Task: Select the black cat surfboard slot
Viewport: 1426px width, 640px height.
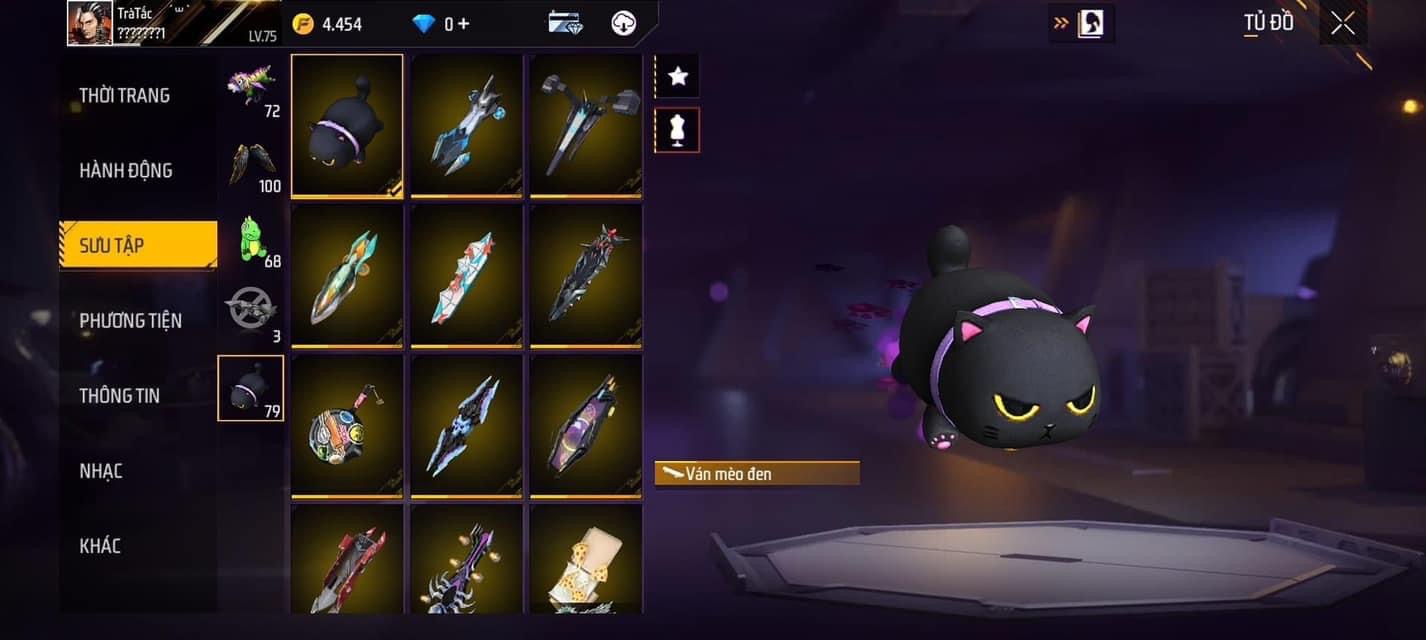Action: point(347,125)
